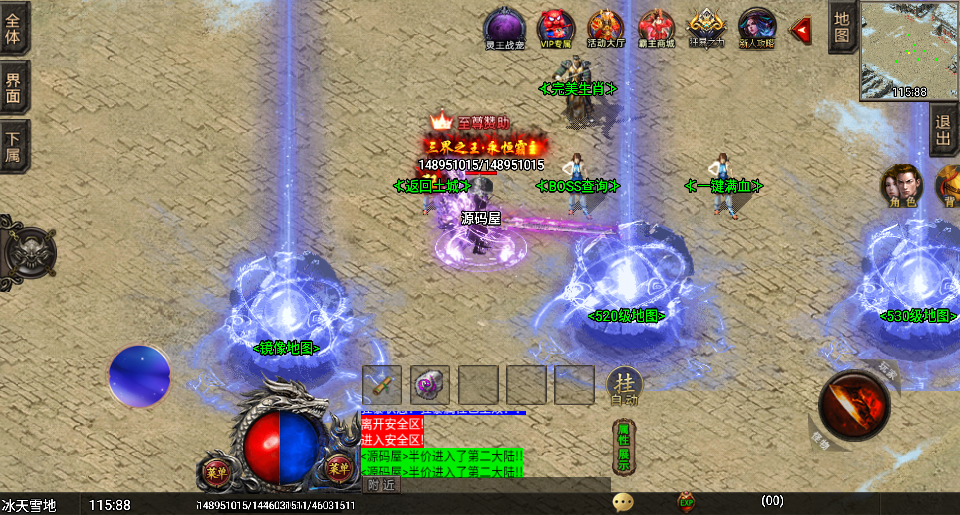Open the minimap

click(x=908, y=49)
